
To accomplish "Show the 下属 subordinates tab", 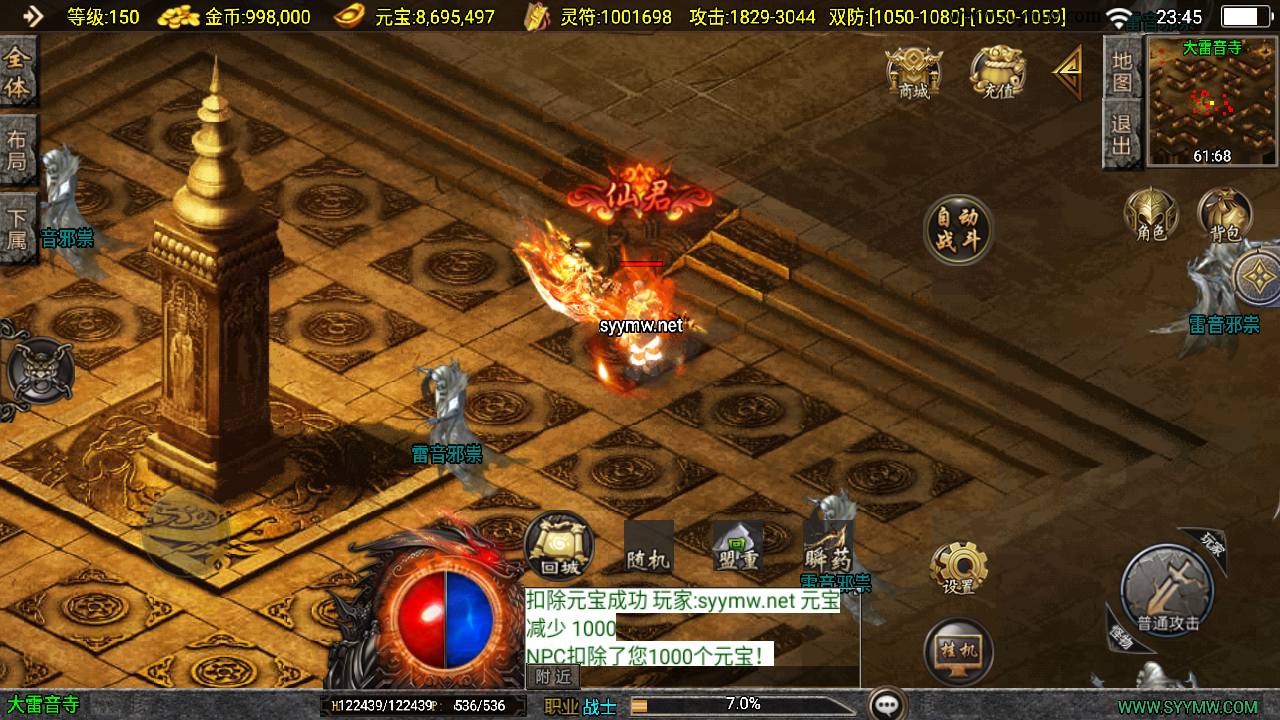I will click(17, 227).
